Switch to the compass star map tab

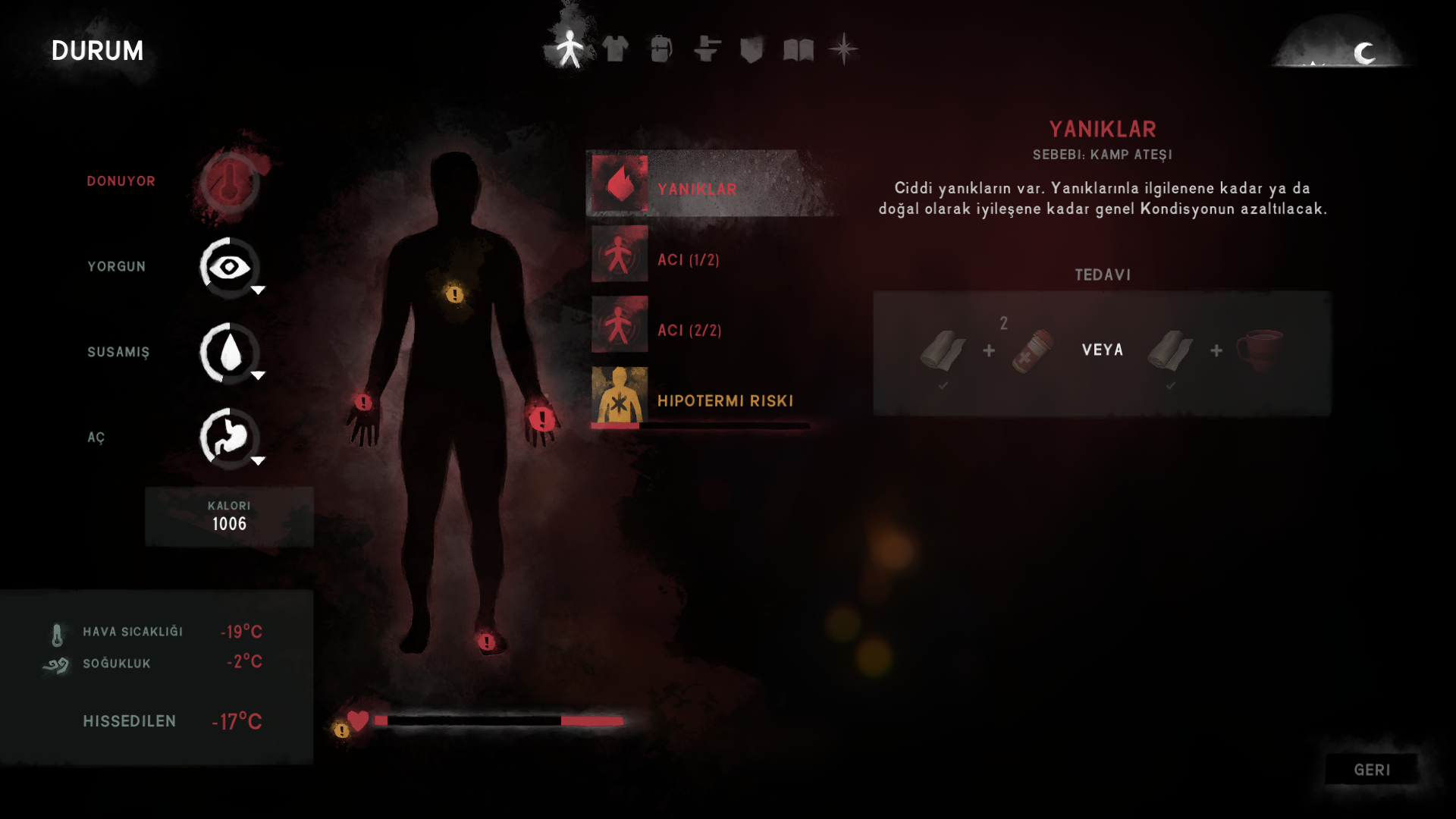[843, 50]
